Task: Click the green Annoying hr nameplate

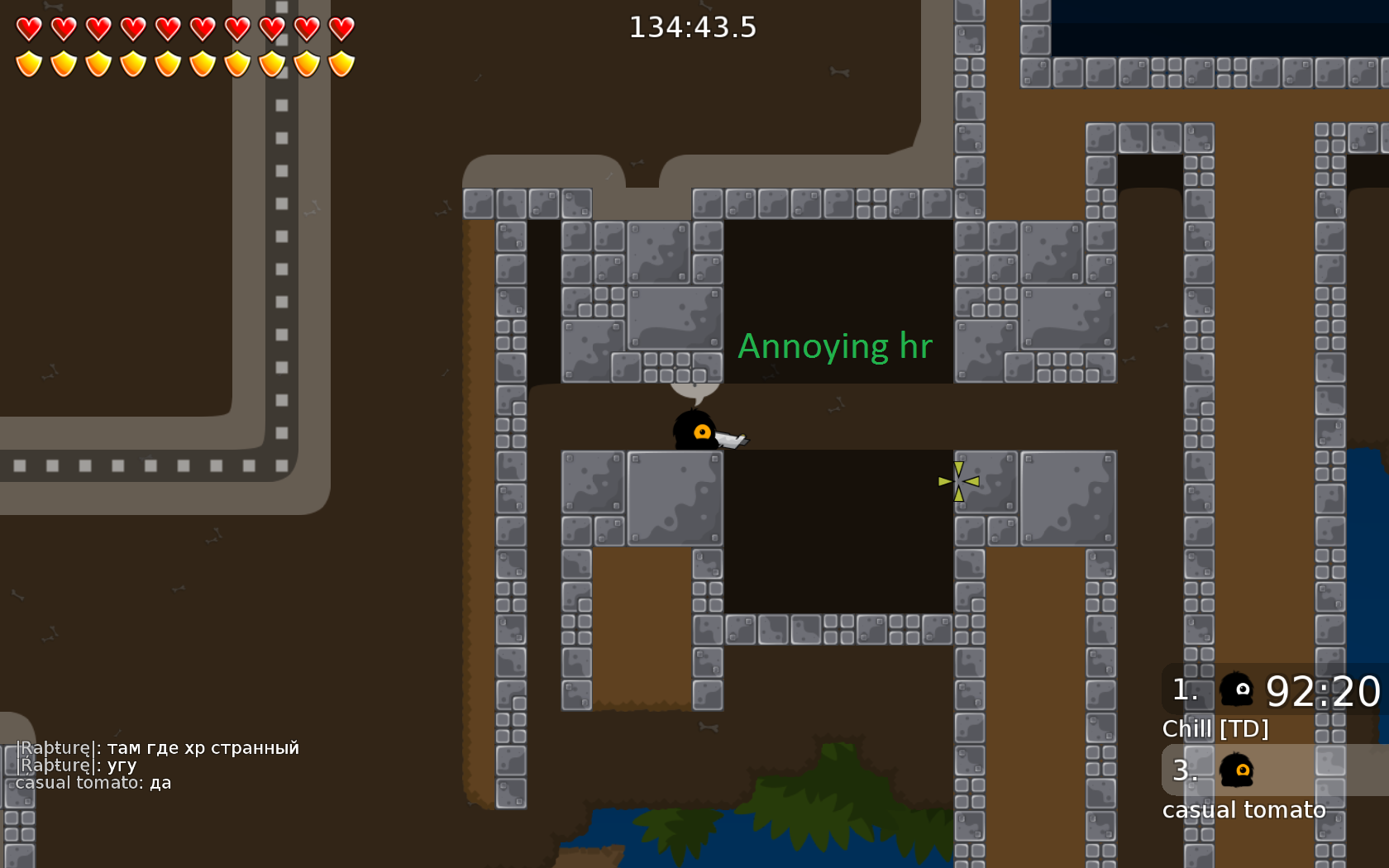Action: click(835, 346)
